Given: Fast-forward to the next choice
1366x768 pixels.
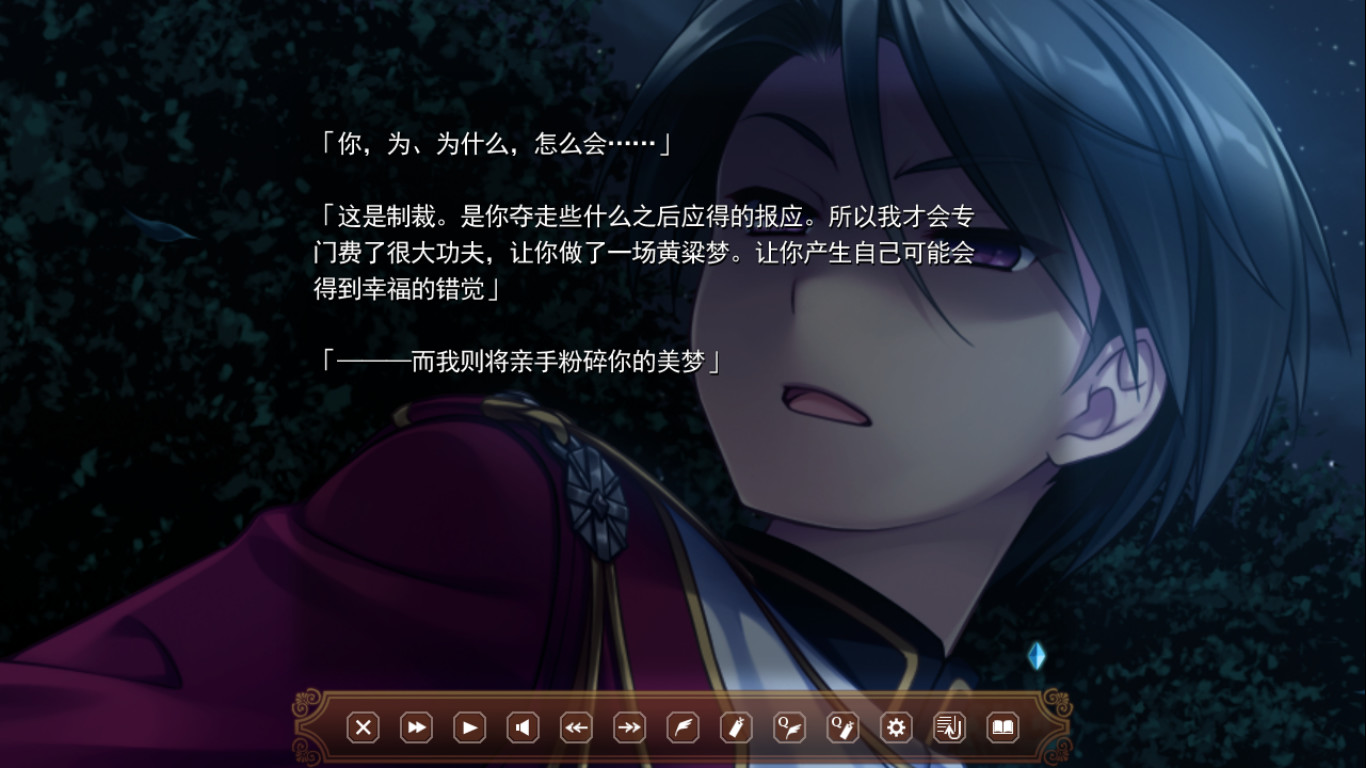Looking at the screenshot, I should [630, 728].
